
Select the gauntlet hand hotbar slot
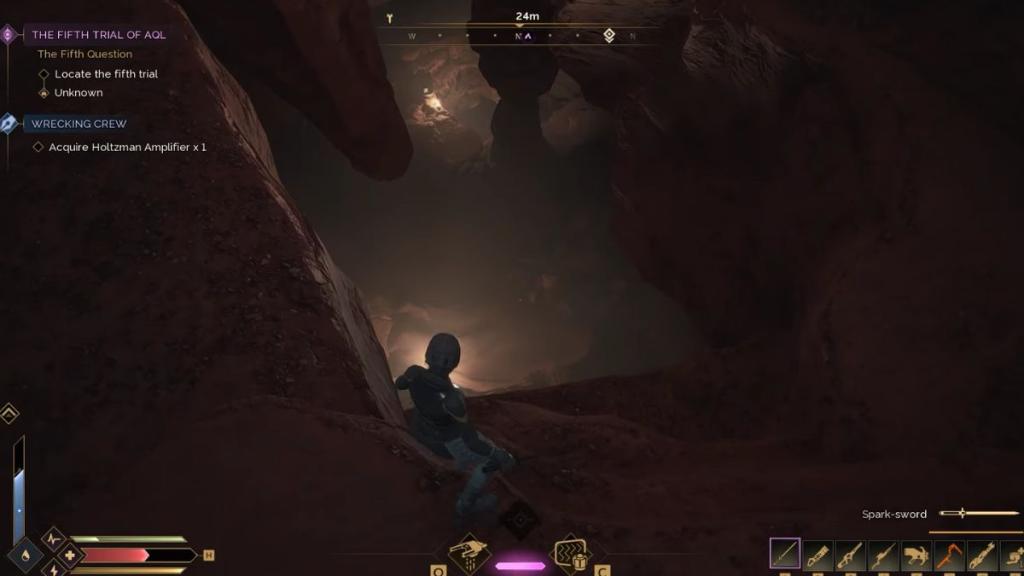(916, 554)
